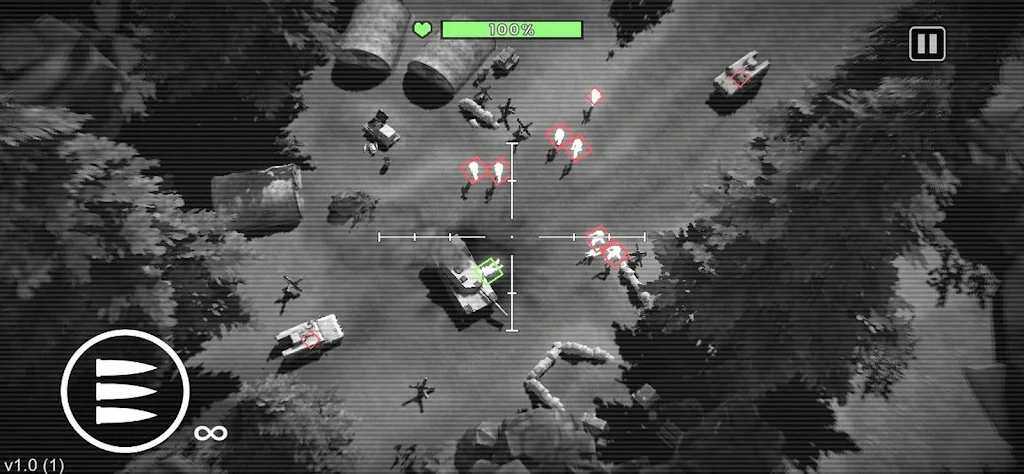Tap the triple-bullet fire button
Image resolution: width=1024 pixels, height=474 pixels.
coord(125,391)
